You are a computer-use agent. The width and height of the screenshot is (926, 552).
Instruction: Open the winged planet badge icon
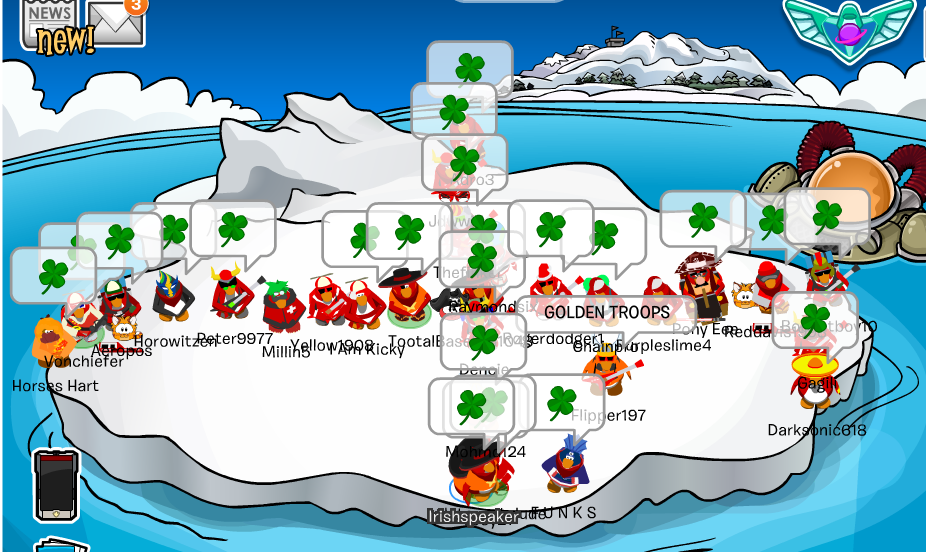[x=849, y=27]
